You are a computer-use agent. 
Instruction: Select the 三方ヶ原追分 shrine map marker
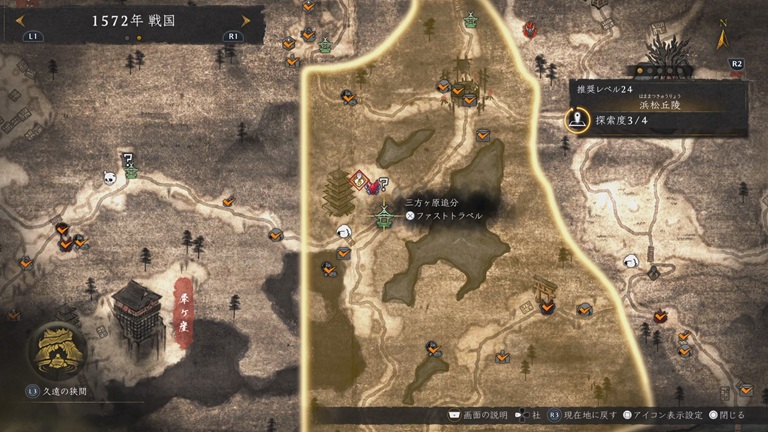(385, 216)
